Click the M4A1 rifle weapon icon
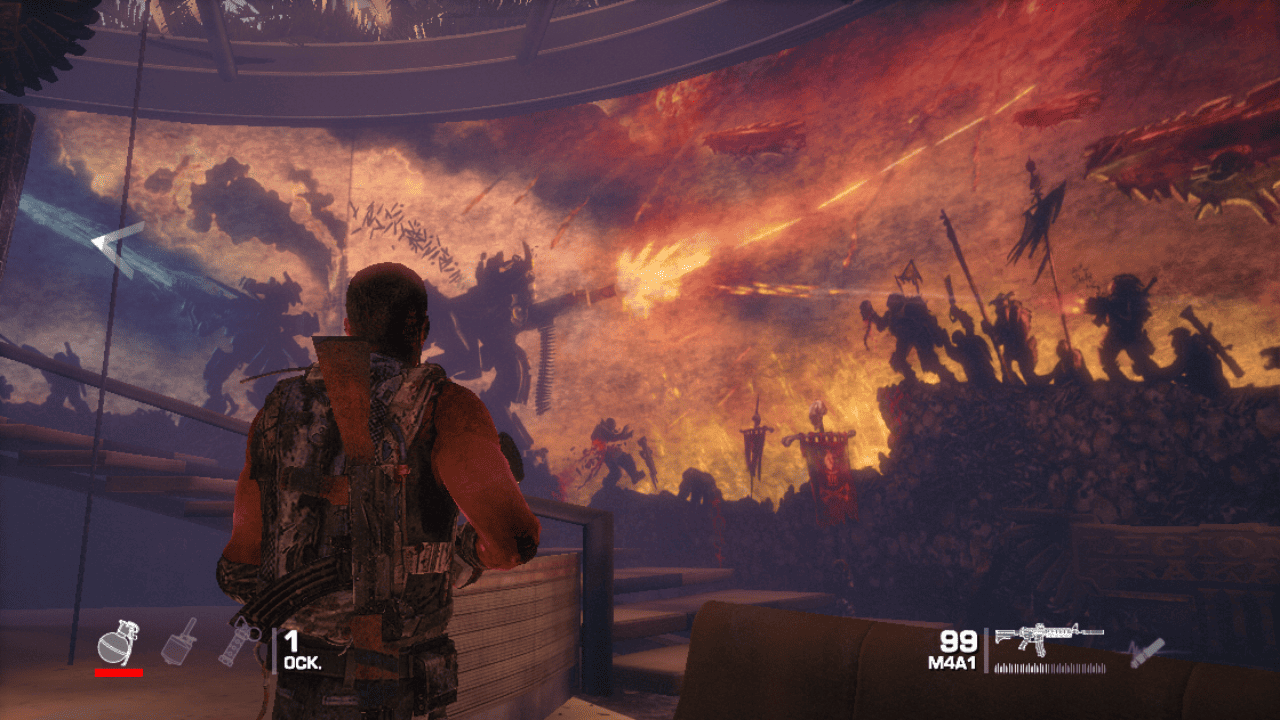The width and height of the screenshot is (1280, 720). click(x=1048, y=638)
